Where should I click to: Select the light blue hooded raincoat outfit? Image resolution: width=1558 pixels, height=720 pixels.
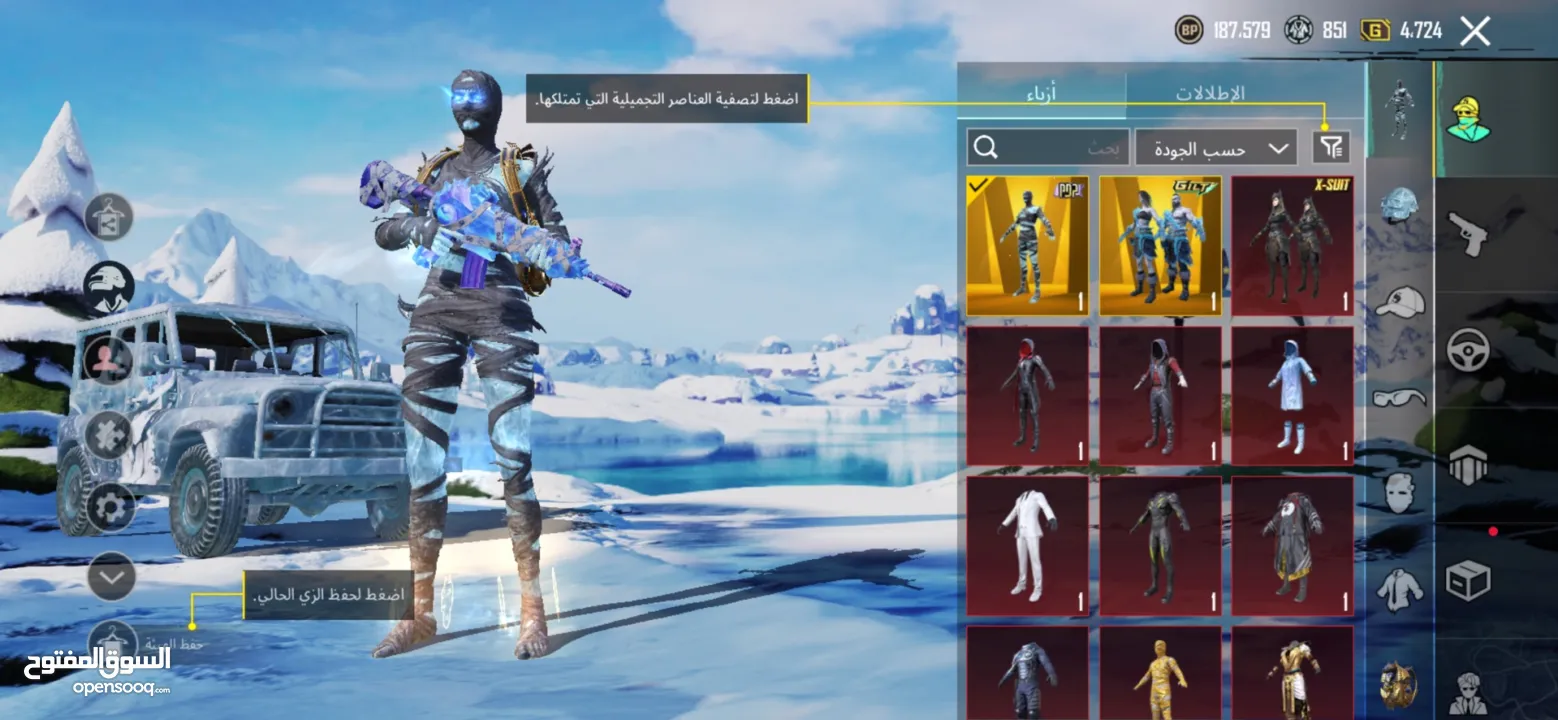(x=1292, y=396)
